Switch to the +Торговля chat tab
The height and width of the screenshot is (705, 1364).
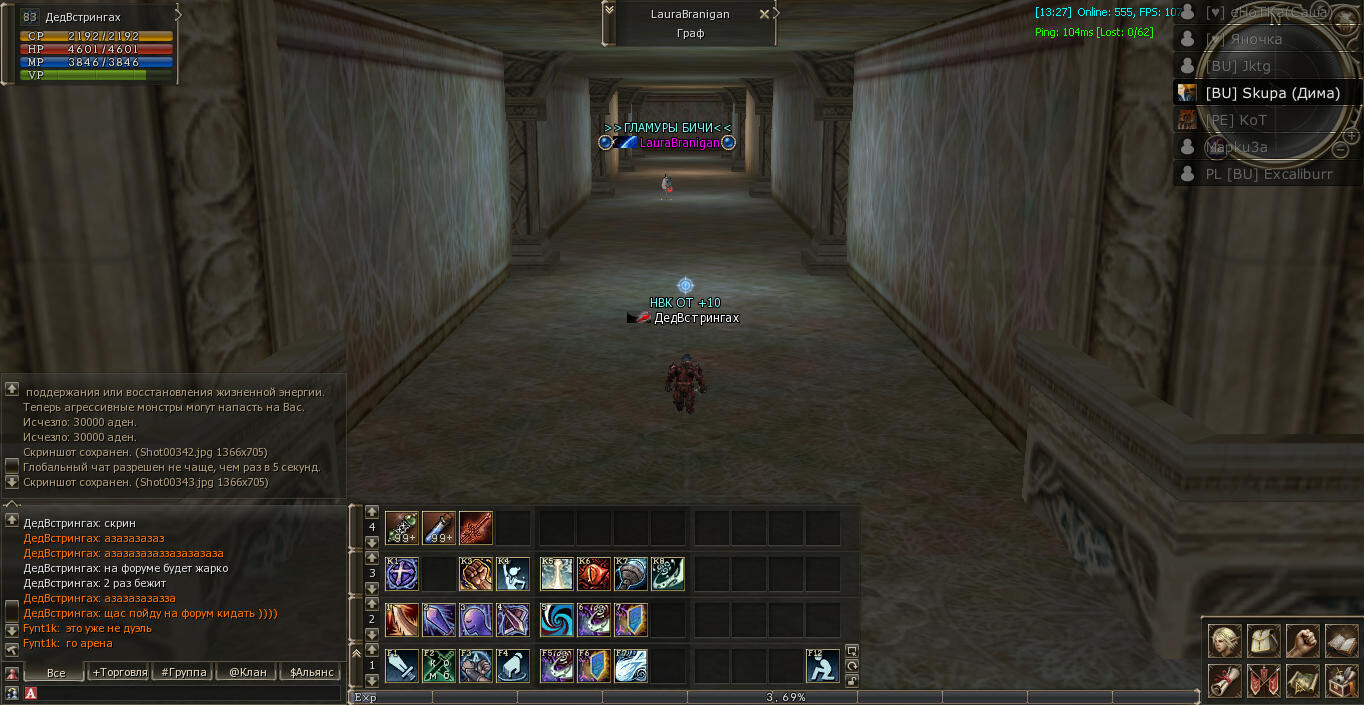tap(119, 672)
